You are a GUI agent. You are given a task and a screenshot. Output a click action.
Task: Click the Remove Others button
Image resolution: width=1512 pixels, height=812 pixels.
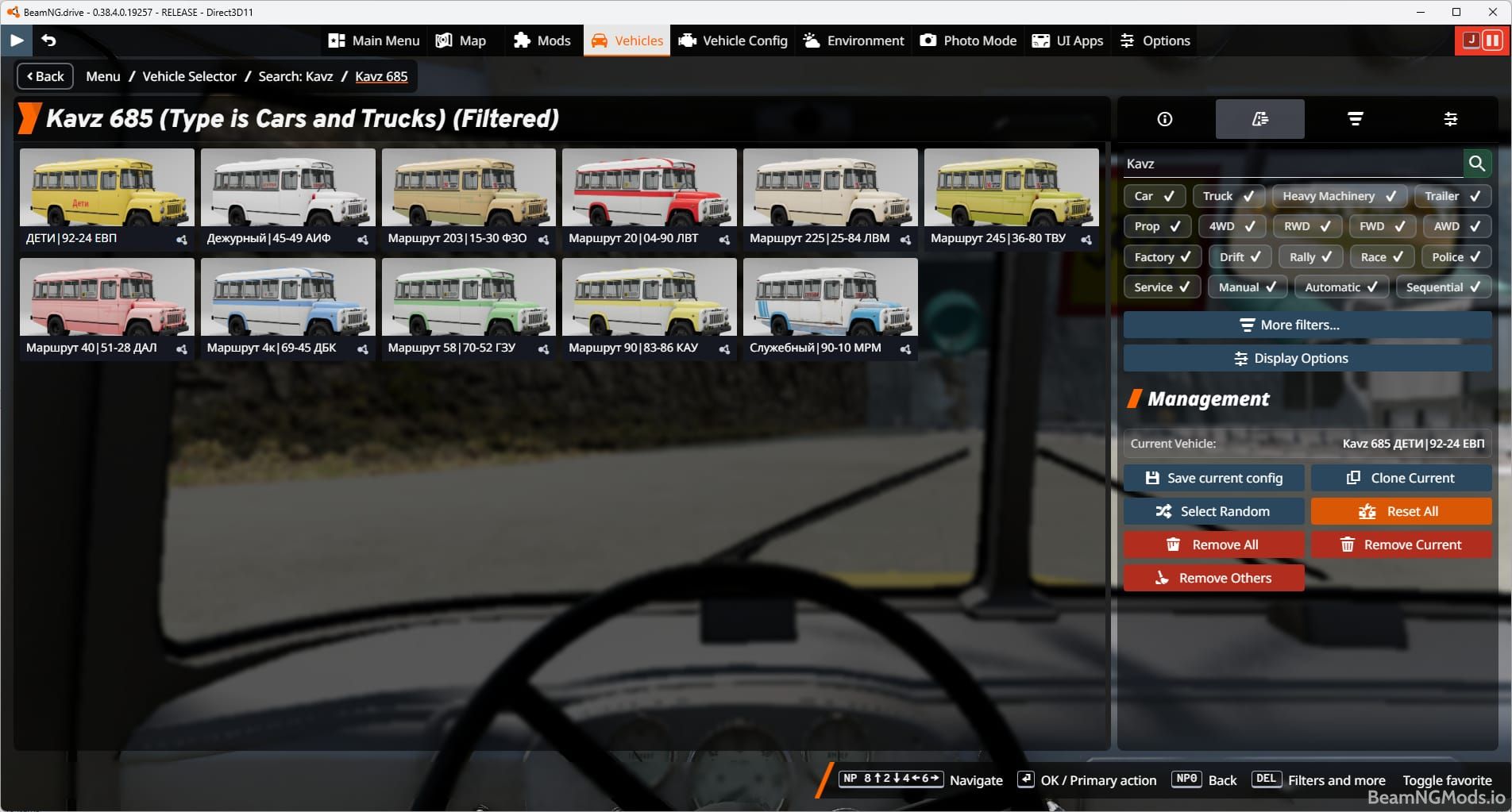click(x=1213, y=578)
